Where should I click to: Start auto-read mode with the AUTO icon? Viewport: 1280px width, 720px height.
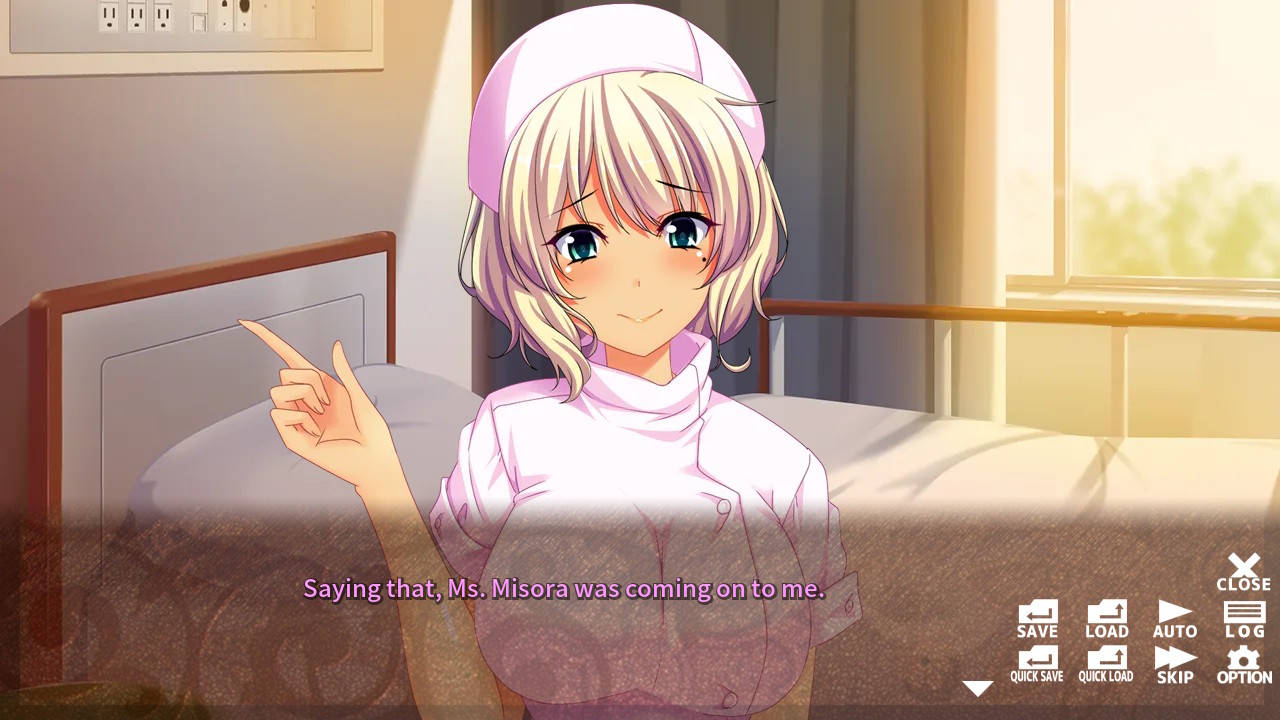[x=1174, y=614]
